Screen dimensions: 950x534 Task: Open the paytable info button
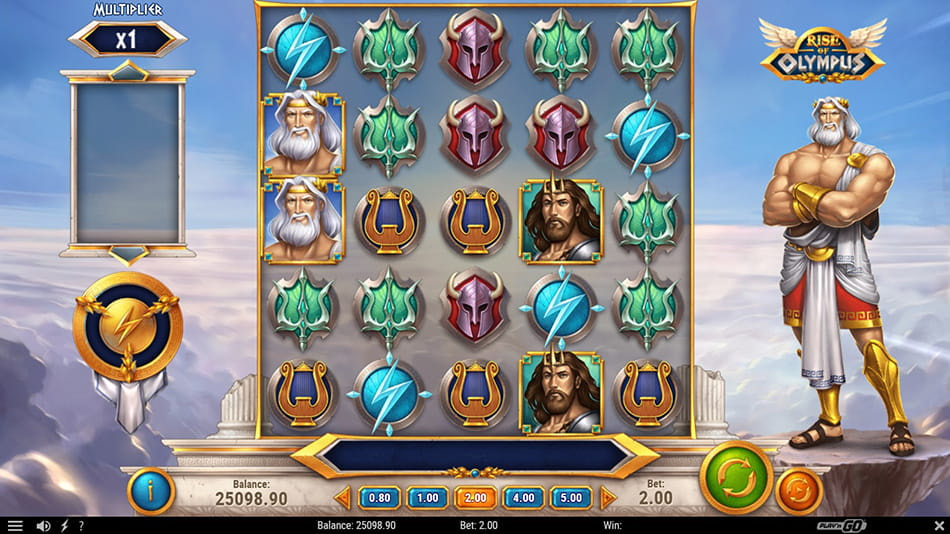pyautogui.click(x=151, y=491)
